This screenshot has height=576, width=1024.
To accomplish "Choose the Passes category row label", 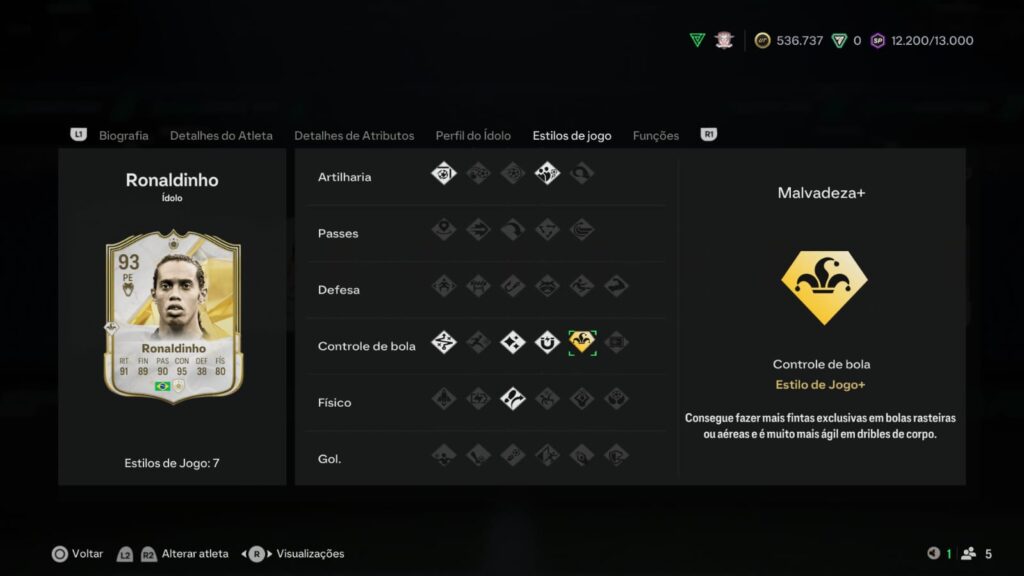I will tap(337, 233).
